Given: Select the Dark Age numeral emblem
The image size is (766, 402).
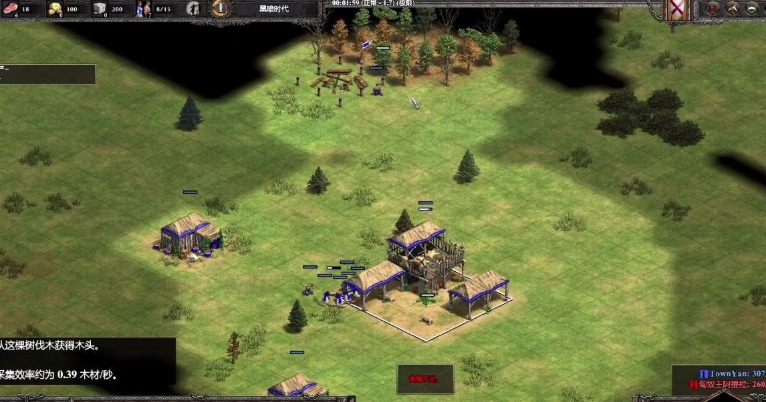Looking at the screenshot, I should [x=219, y=8].
